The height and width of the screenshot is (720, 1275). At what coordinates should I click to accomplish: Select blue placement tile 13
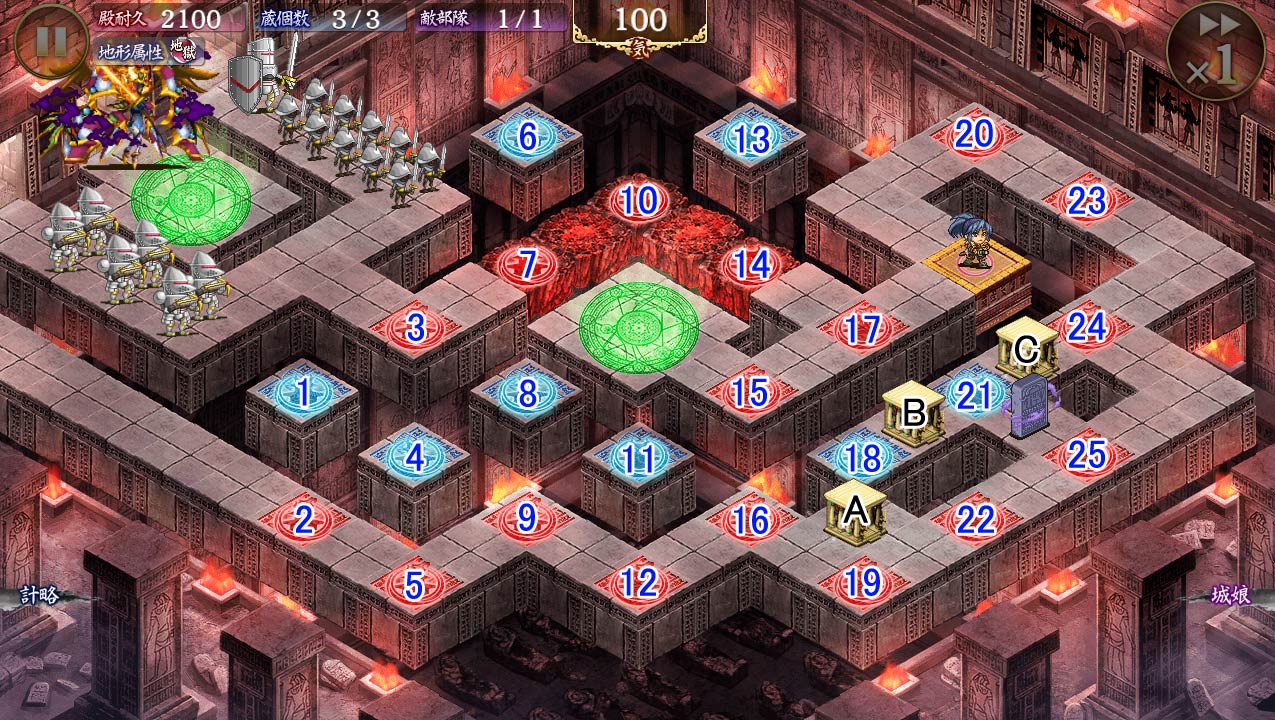click(x=751, y=139)
